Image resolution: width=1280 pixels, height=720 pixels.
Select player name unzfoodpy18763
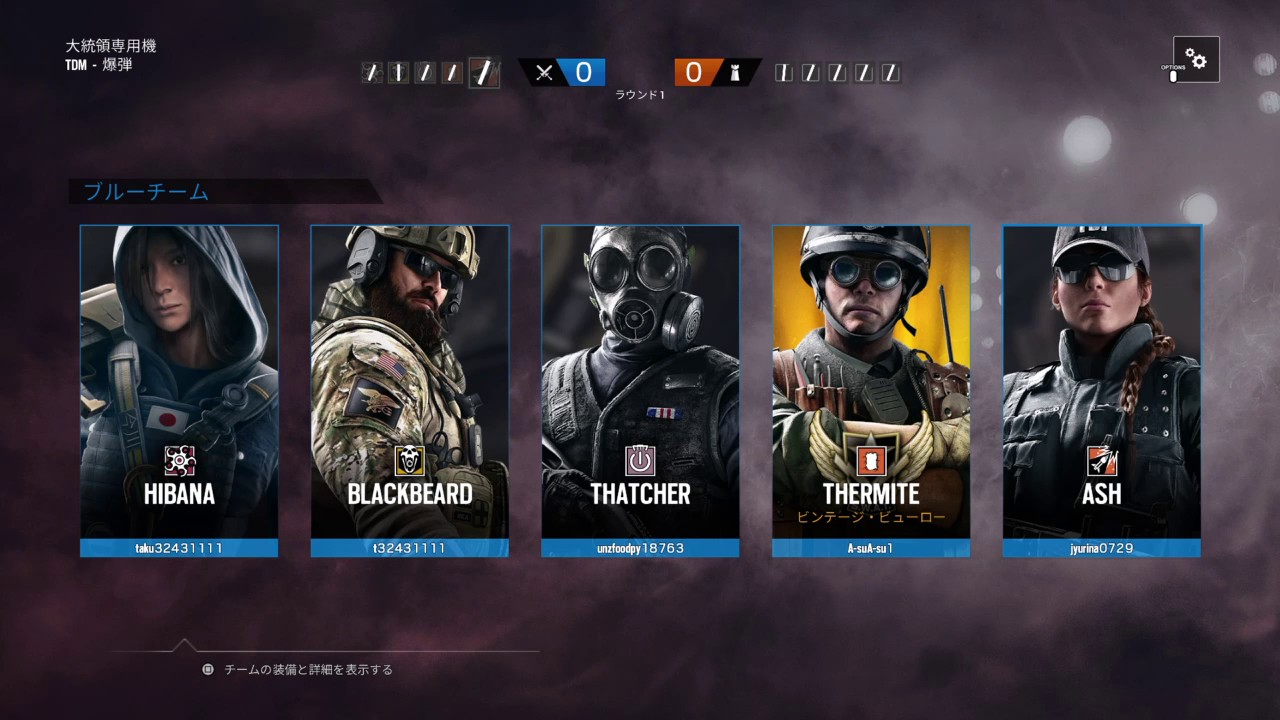tap(640, 548)
